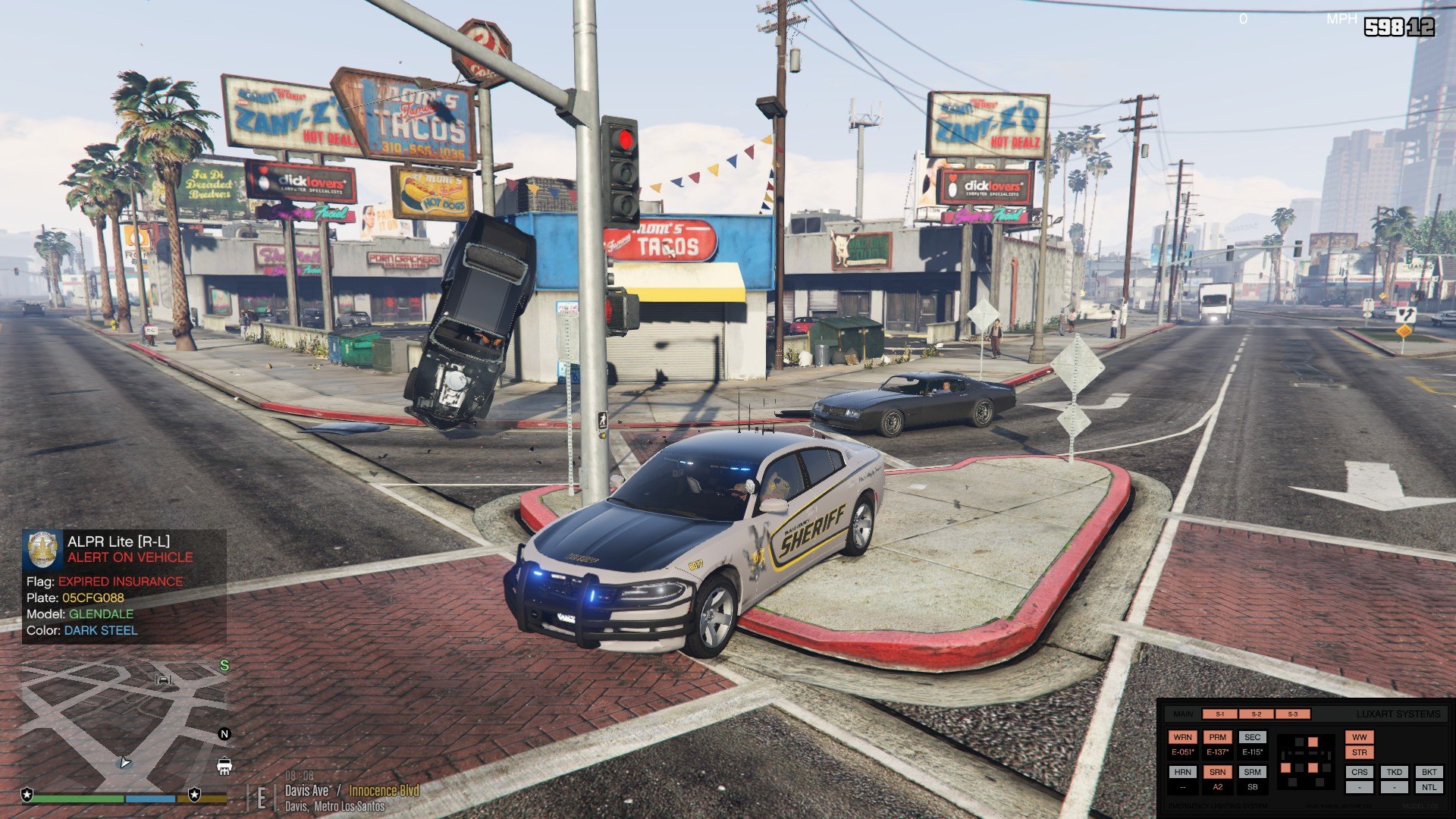1456x819 pixels.
Task: Toggle the WRN warning button
Action: [x=1182, y=737]
